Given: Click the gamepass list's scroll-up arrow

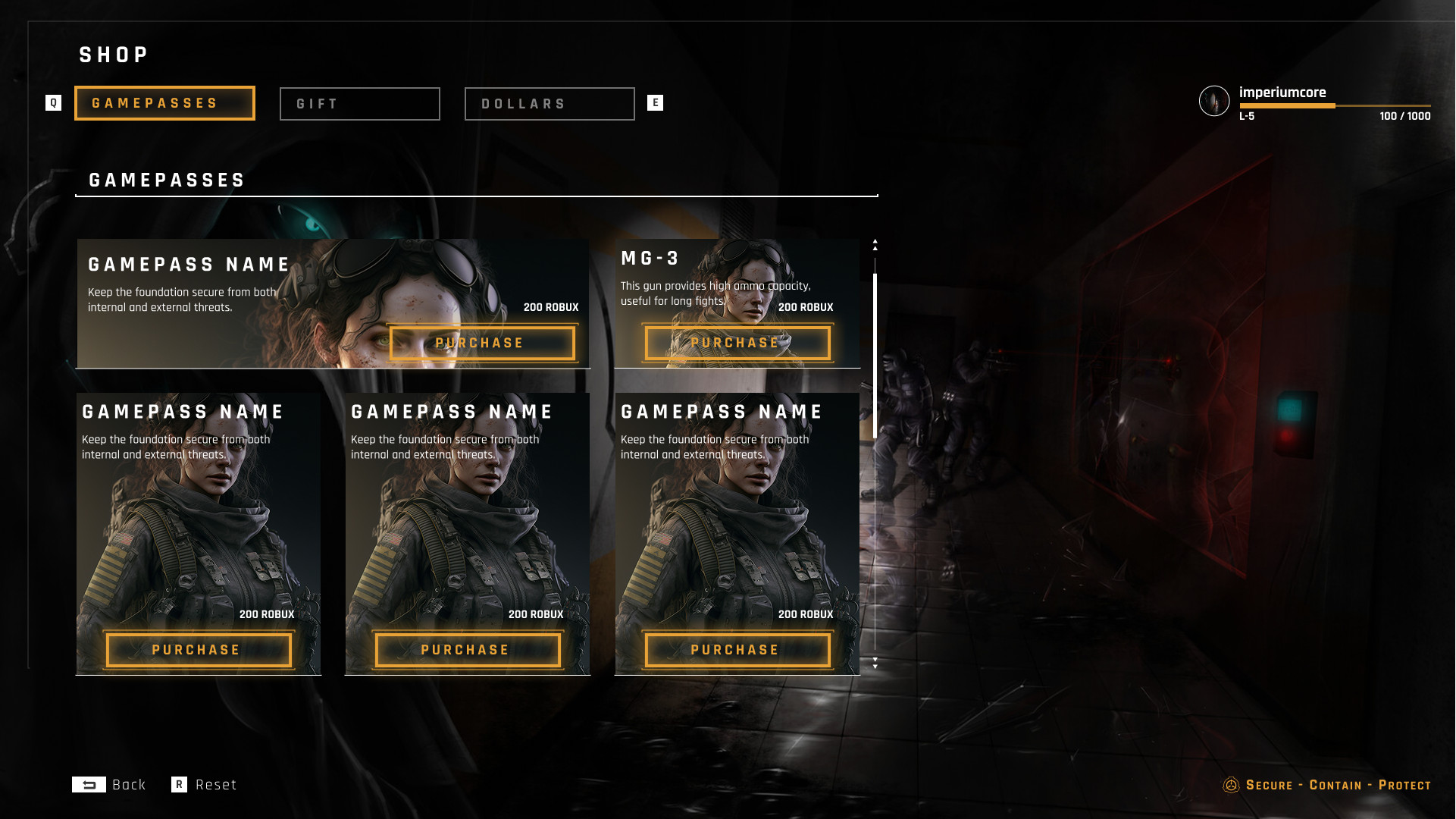Looking at the screenshot, I should tap(875, 243).
